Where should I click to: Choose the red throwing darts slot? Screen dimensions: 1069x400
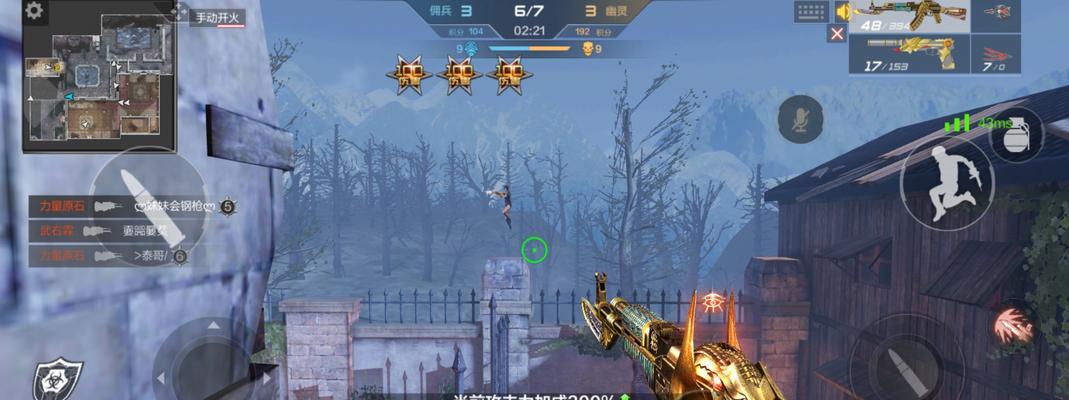point(996,55)
